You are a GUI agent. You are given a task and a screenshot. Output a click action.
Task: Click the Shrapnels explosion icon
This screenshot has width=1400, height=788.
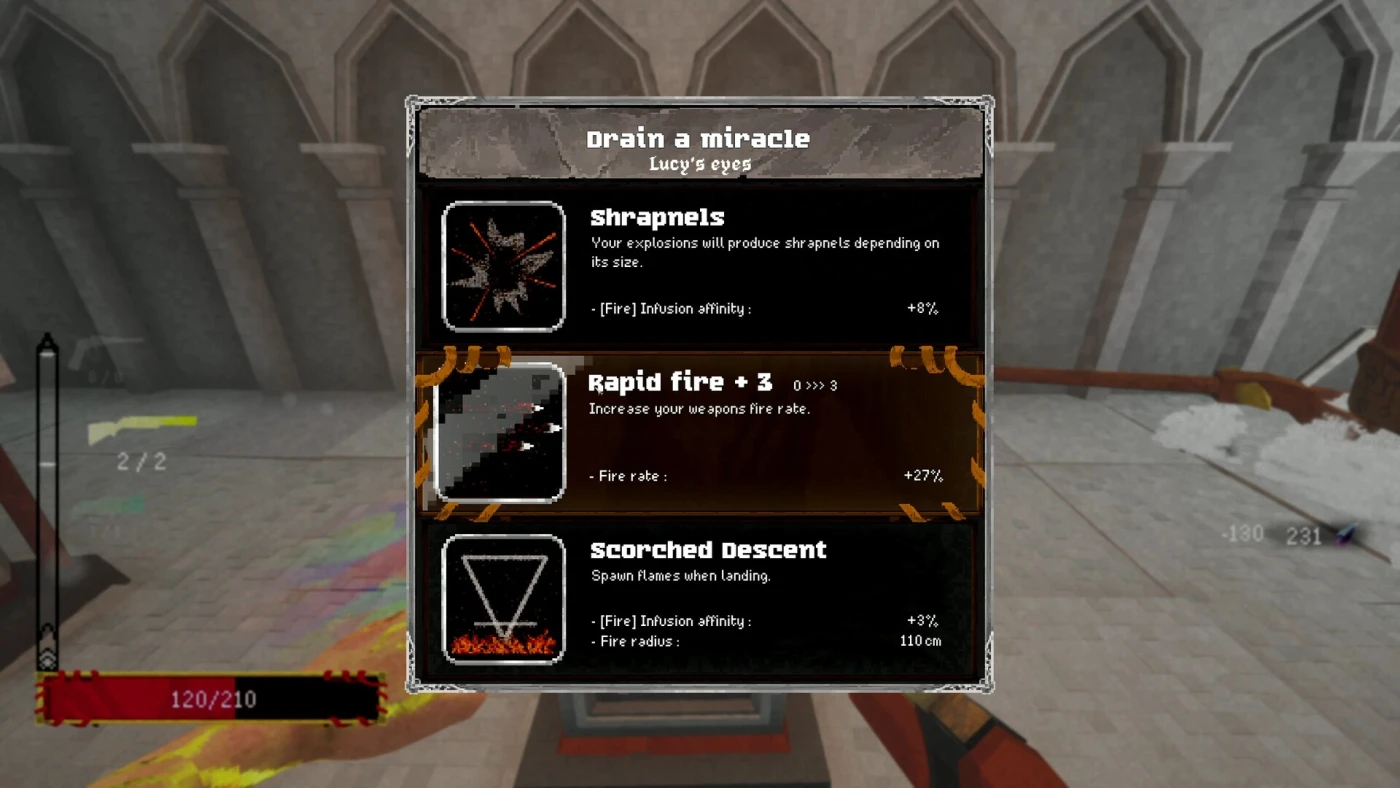503,266
